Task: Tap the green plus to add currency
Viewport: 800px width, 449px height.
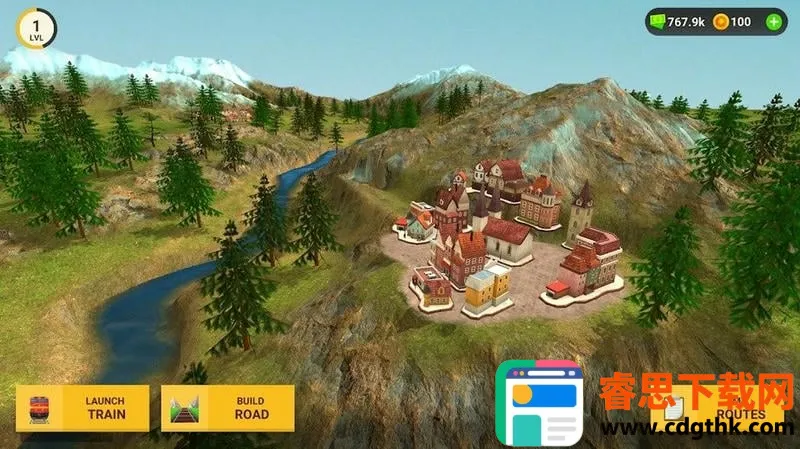Action: 774,21
